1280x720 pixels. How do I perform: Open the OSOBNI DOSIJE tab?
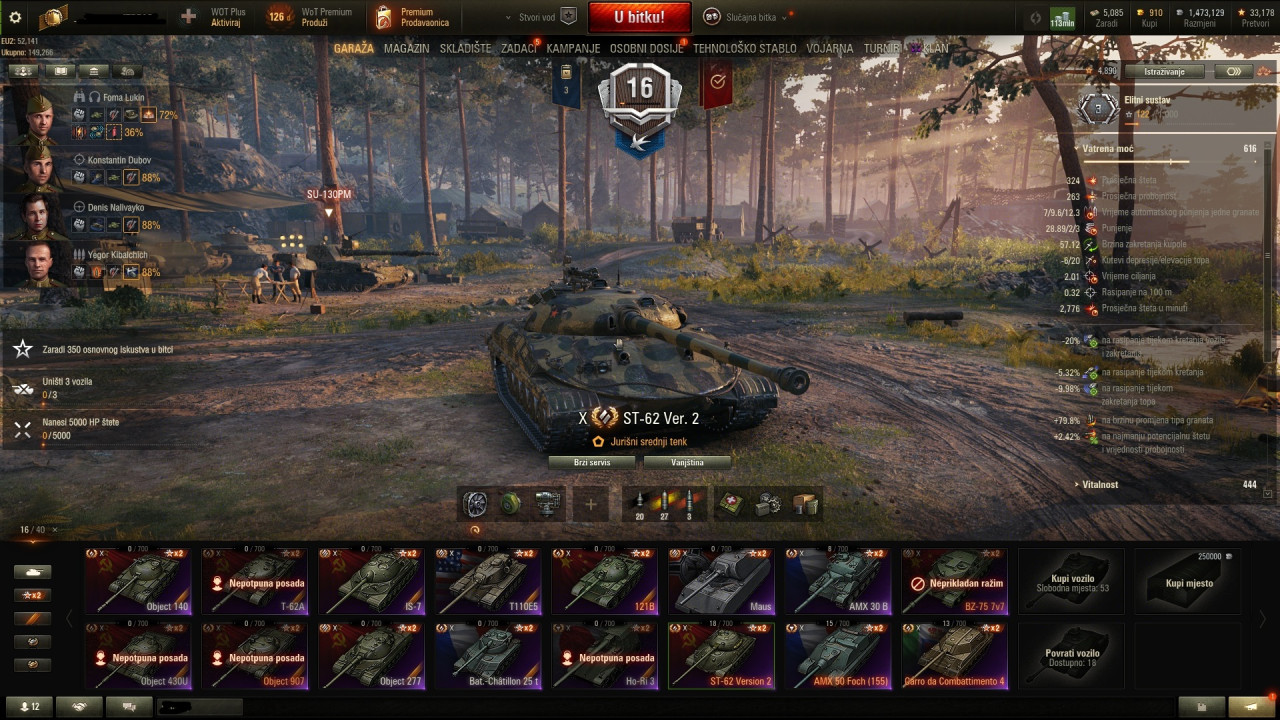(x=647, y=48)
